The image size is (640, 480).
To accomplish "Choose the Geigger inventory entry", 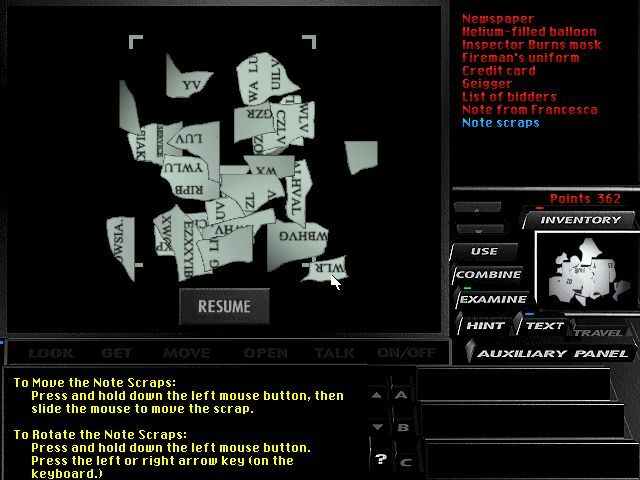I will (487, 84).
